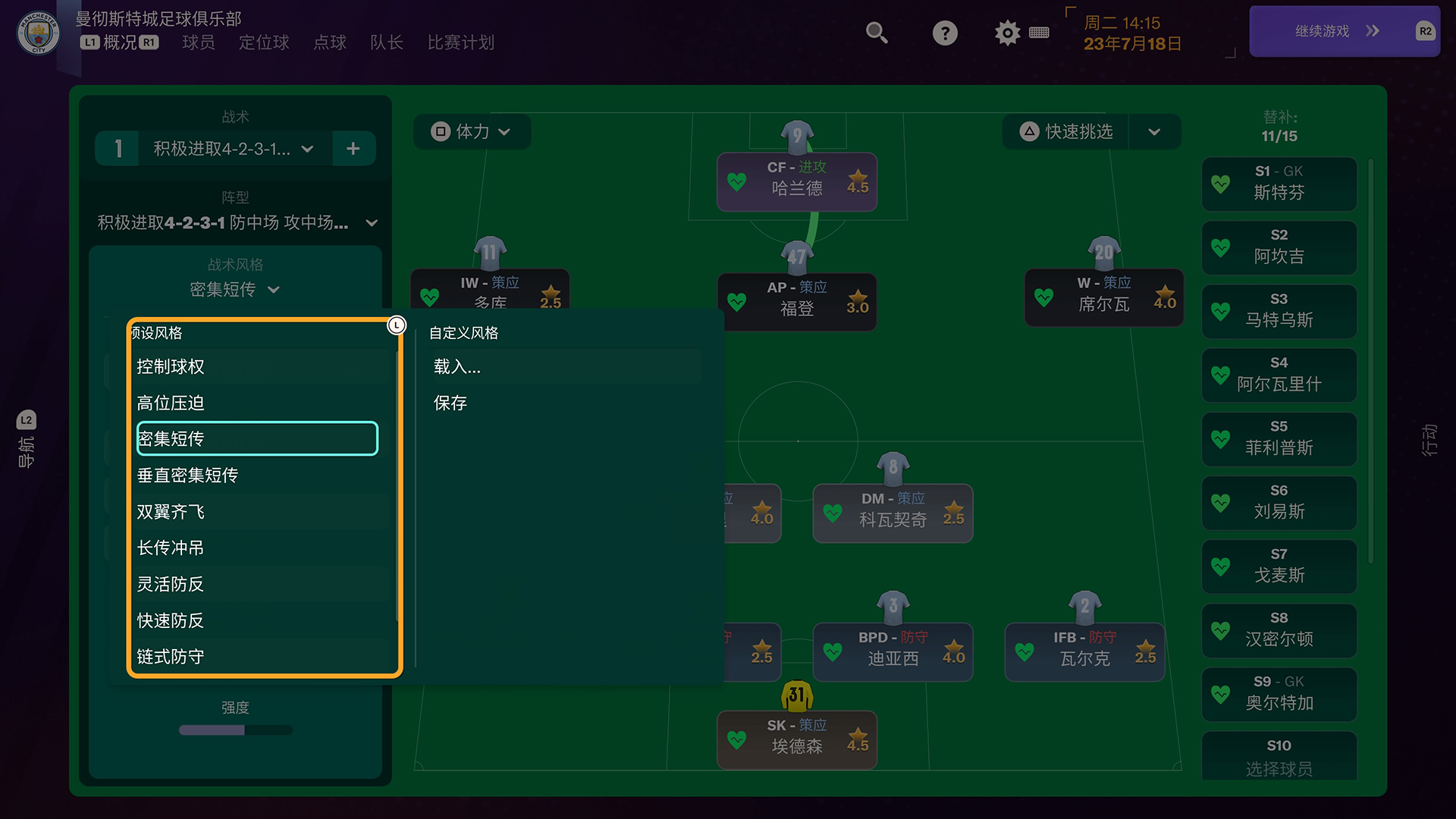Screen dimensions: 1456x819
Task: Open the settings gear
Action: [x=1006, y=33]
